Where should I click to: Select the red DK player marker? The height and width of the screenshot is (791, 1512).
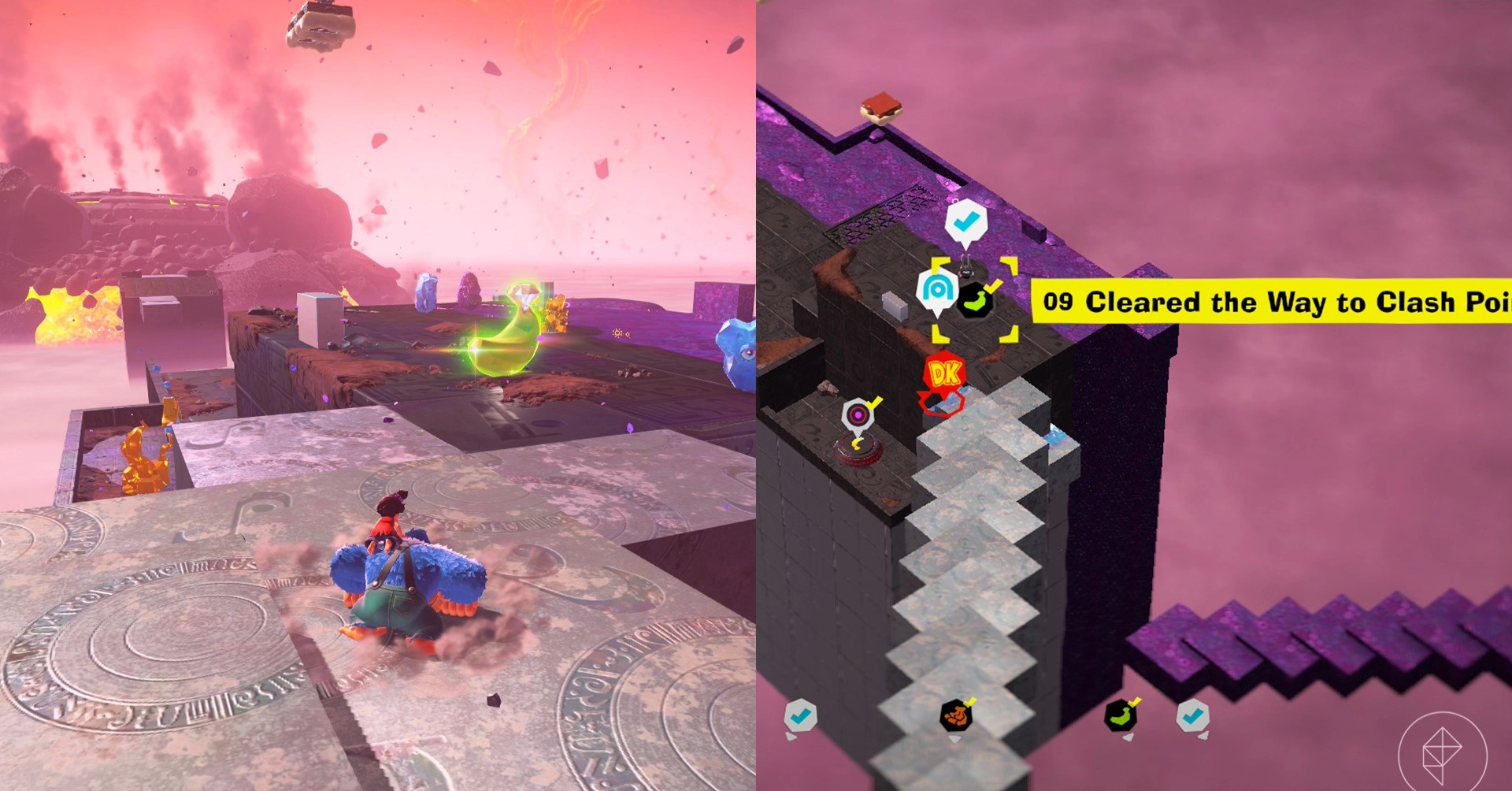click(943, 375)
